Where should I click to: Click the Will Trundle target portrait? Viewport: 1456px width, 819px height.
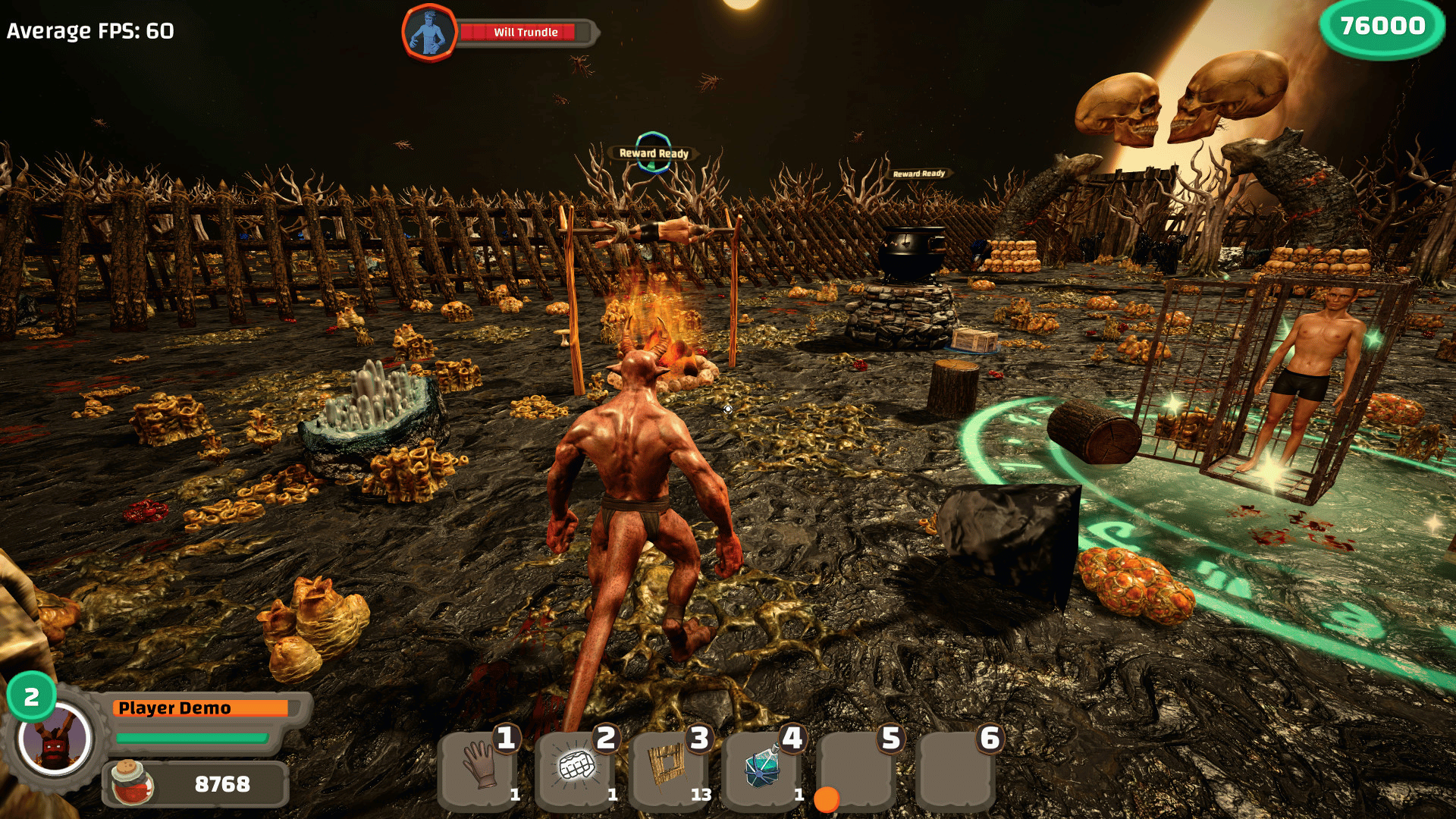pyautogui.click(x=429, y=33)
